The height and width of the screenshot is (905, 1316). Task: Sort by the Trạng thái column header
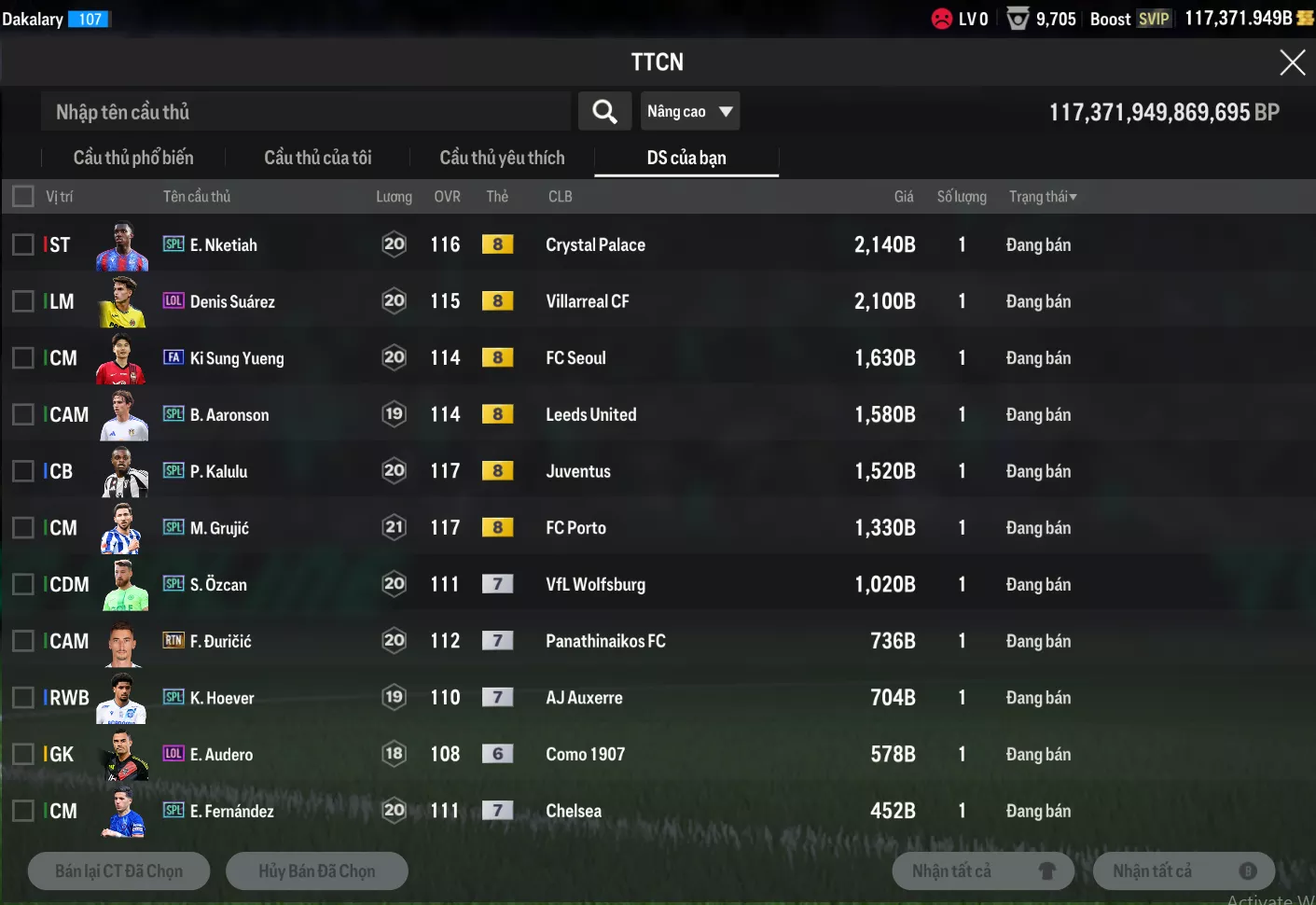pyautogui.click(x=1042, y=197)
